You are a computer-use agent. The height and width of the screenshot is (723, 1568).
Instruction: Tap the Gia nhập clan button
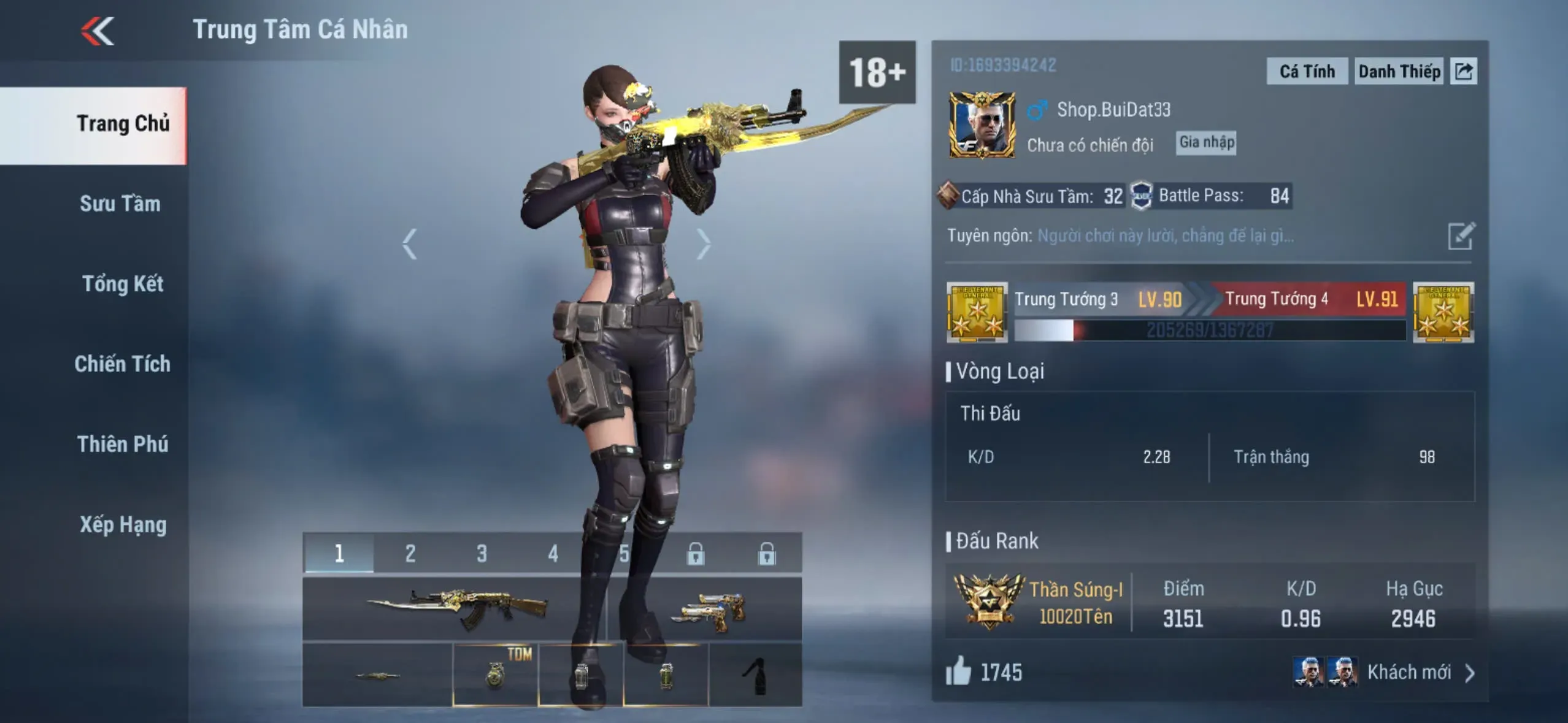[x=1206, y=142]
